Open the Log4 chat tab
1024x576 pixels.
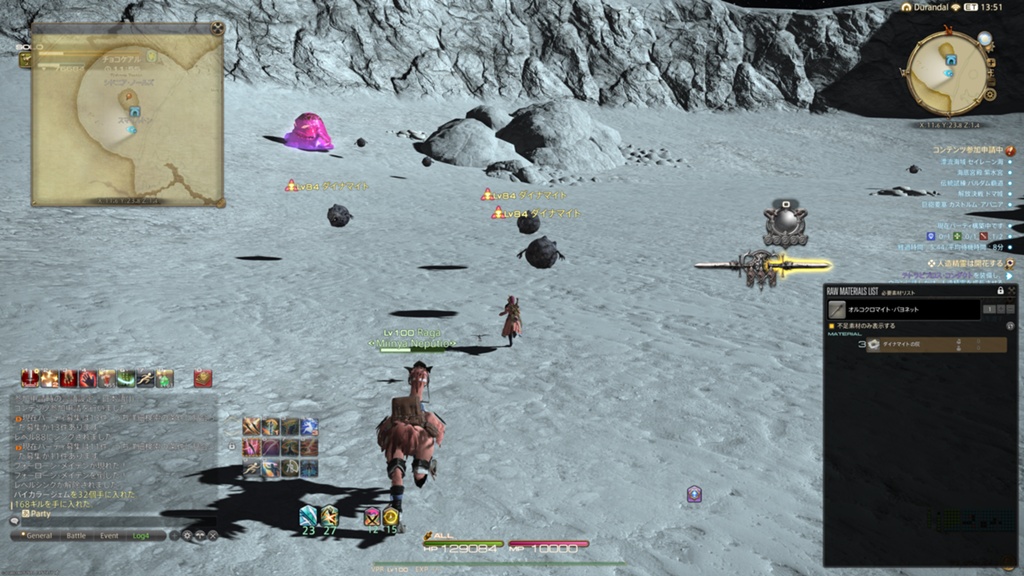coord(142,535)
